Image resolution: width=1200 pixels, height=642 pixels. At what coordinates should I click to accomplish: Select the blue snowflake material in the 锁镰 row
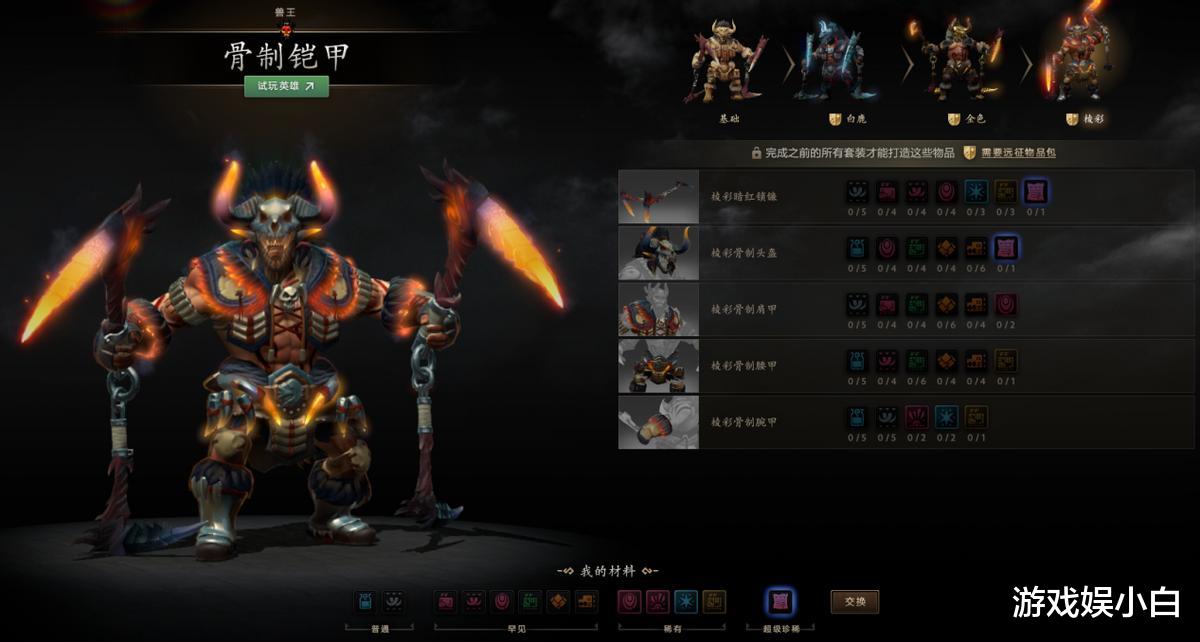point(976,191)
